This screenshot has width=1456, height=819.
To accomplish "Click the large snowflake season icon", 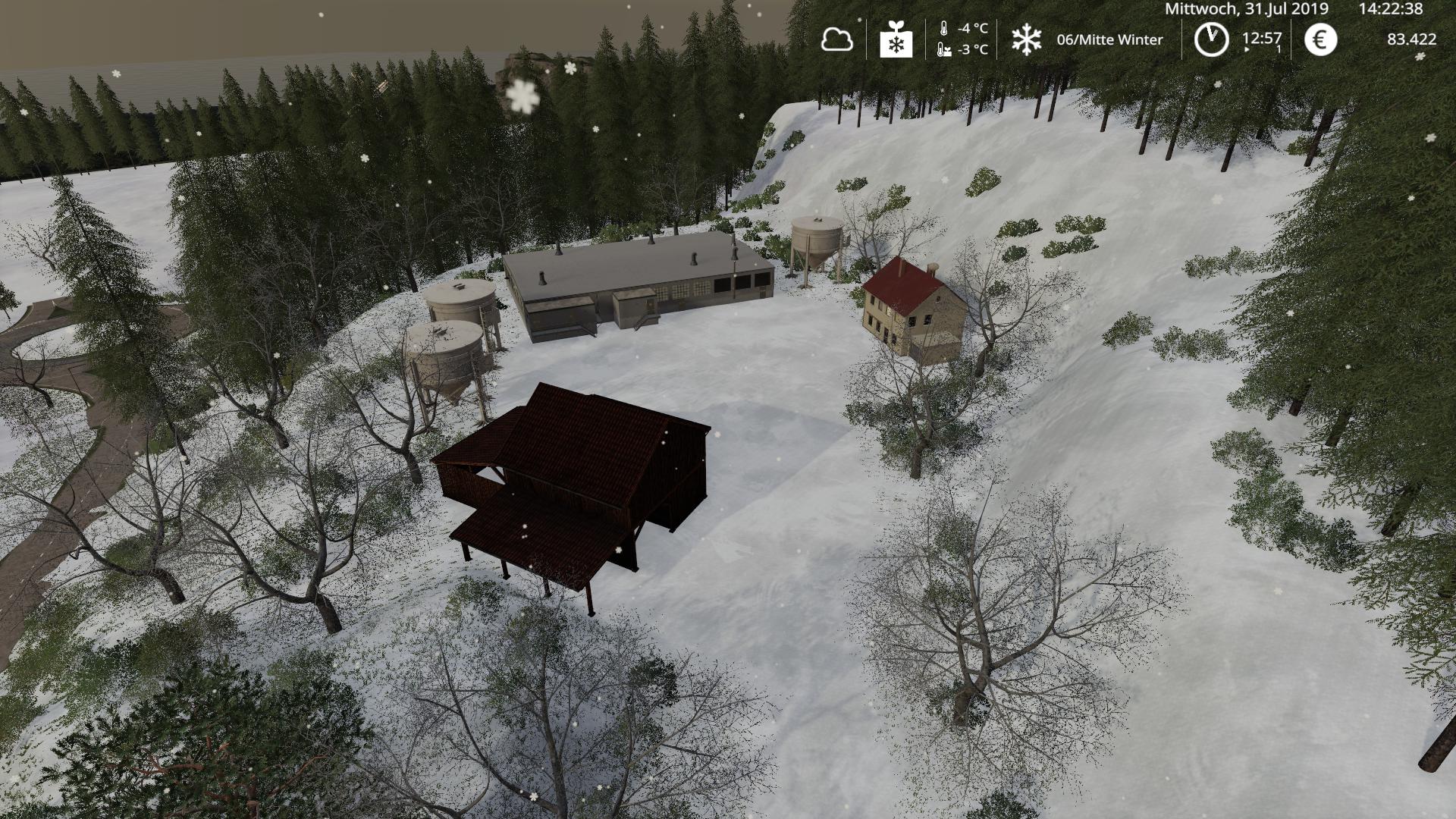I will (1026, 39).
